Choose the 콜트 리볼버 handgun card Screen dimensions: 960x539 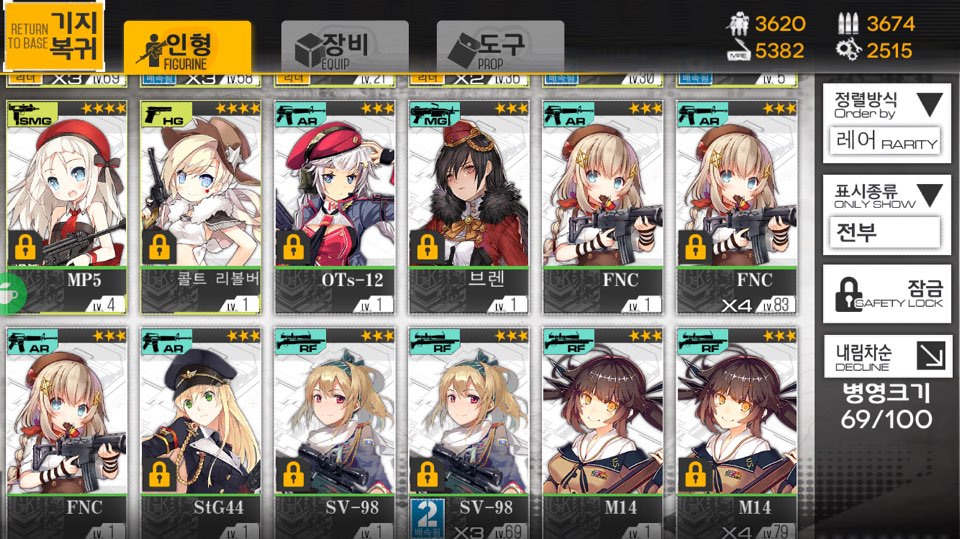tap(201, 205)
